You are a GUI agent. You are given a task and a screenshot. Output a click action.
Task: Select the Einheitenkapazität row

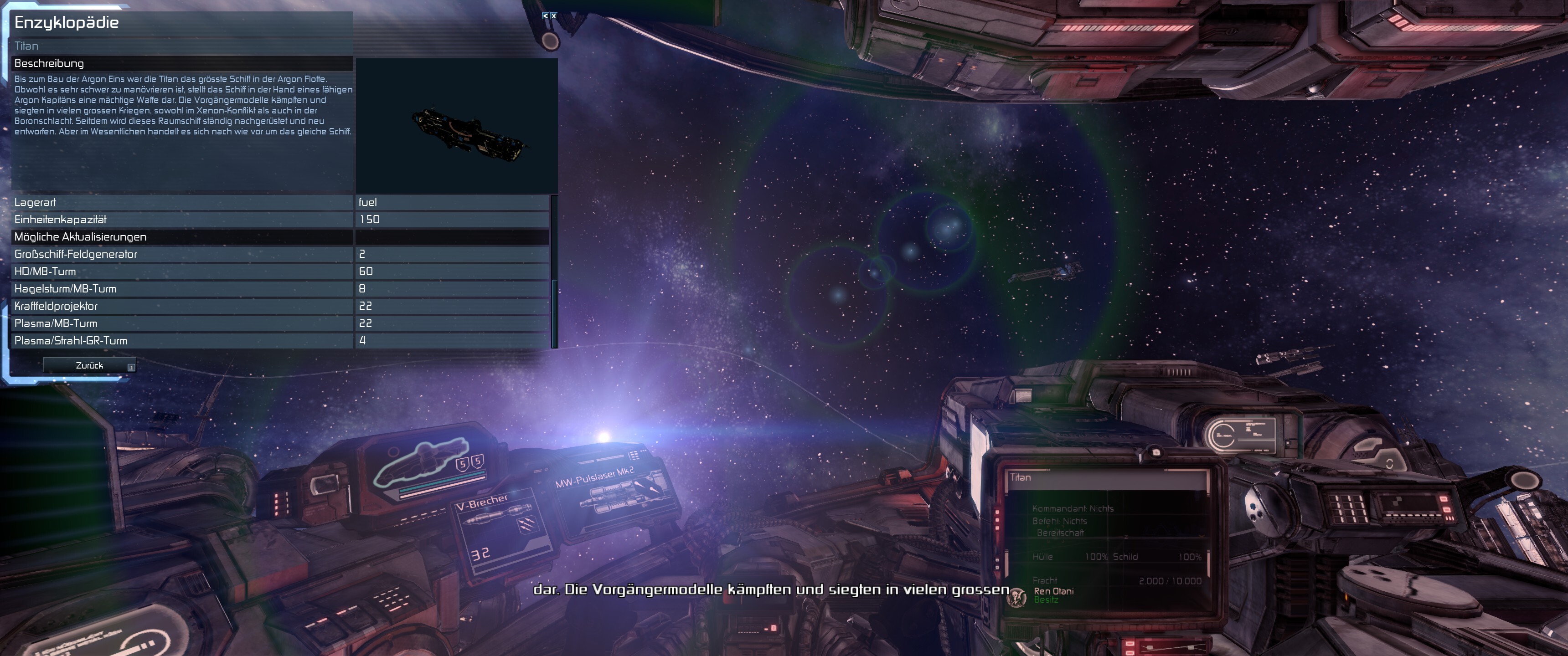point(183,220)
